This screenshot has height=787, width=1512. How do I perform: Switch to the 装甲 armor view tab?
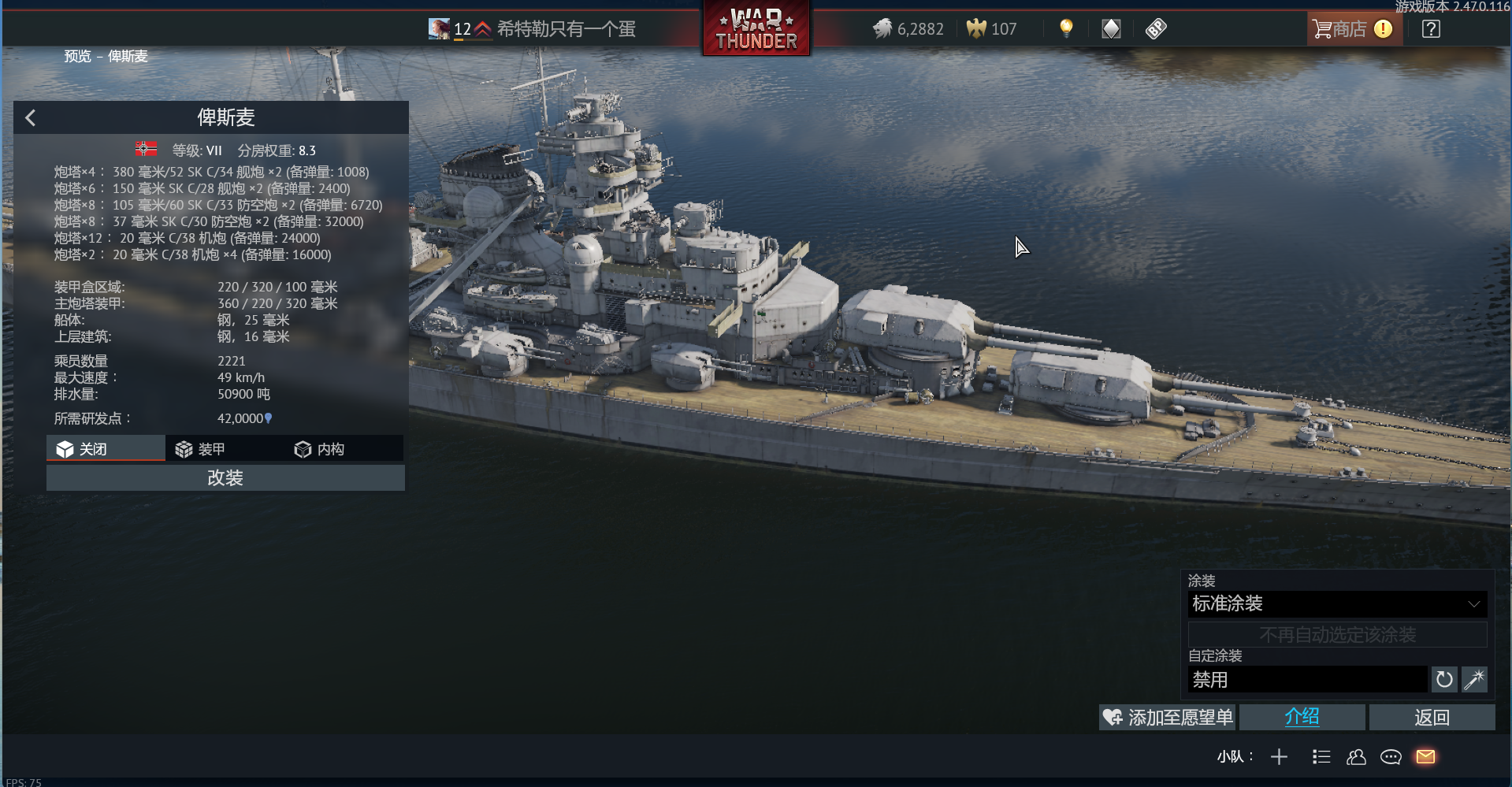(225, 449)
